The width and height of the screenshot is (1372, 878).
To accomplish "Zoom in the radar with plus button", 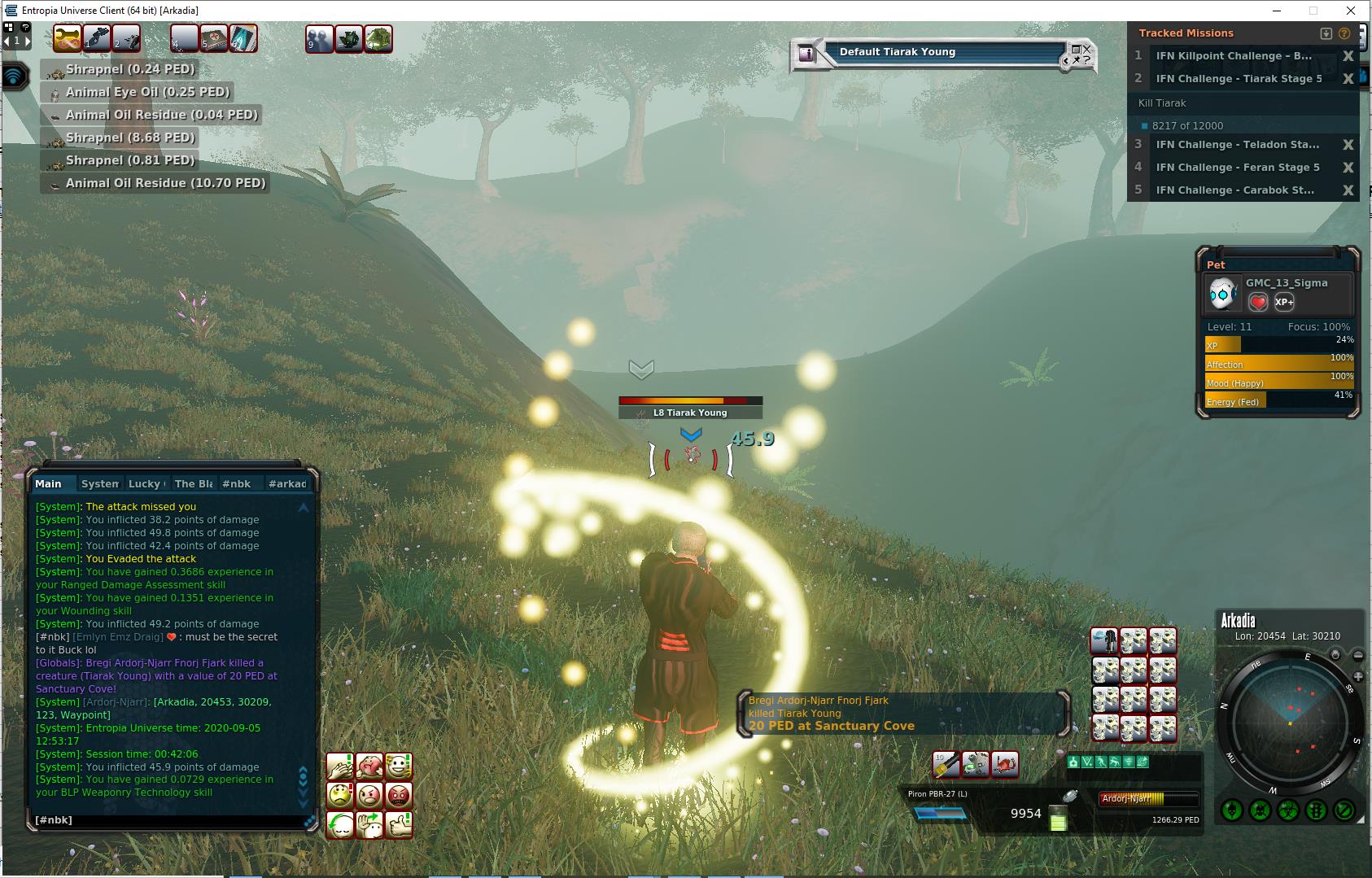I will click(1358, 677).
